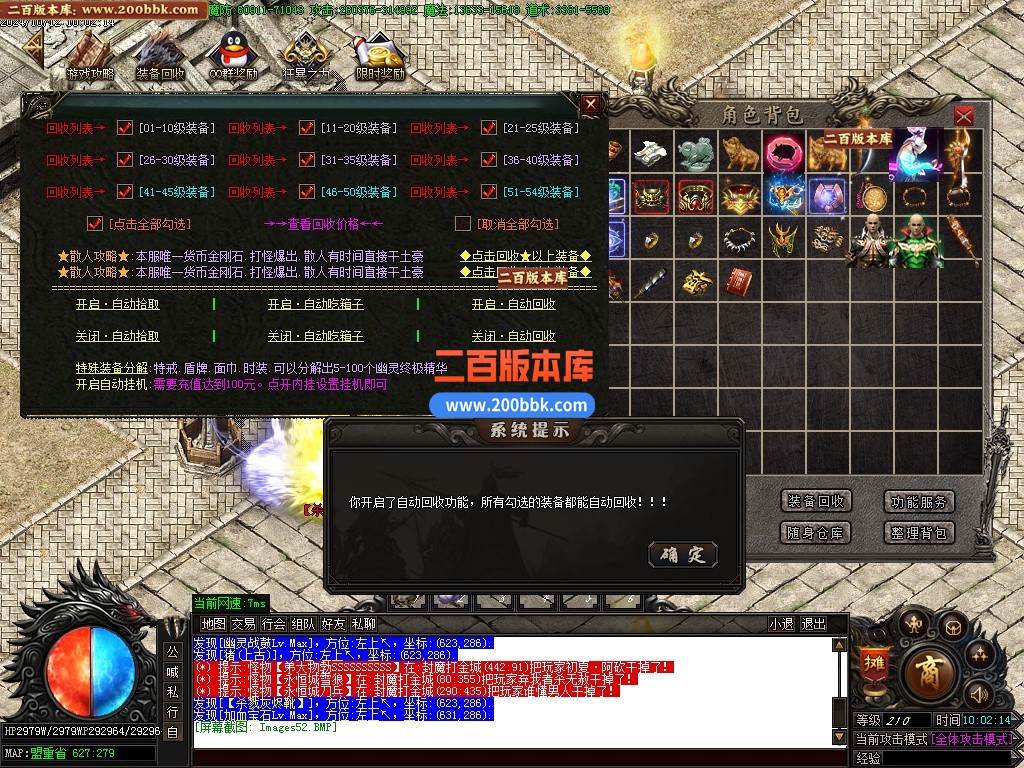This screenshot has height=768, width=1024.
Task: Select the jade pig statue item
Action: (695, 153)
